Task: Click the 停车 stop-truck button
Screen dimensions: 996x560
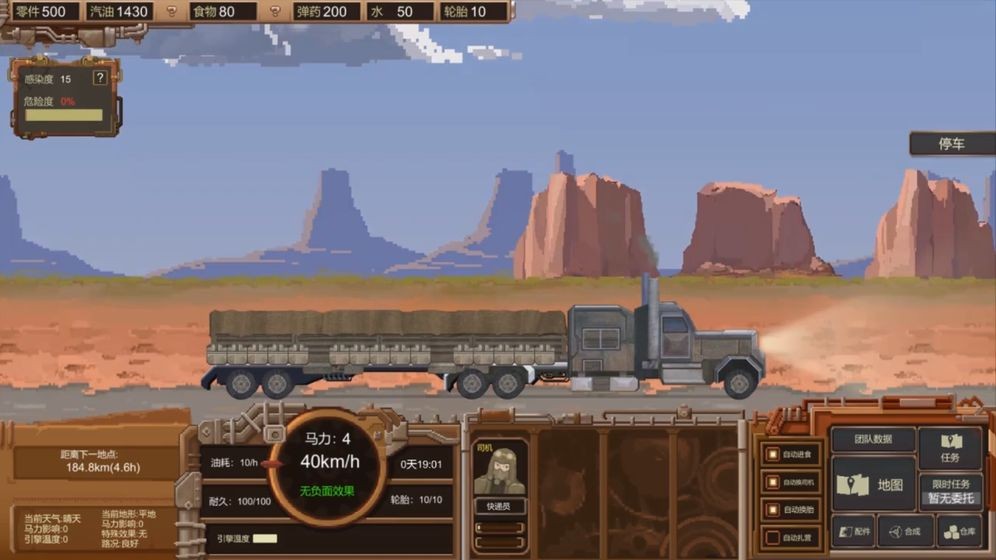Action: pos(951,144)
